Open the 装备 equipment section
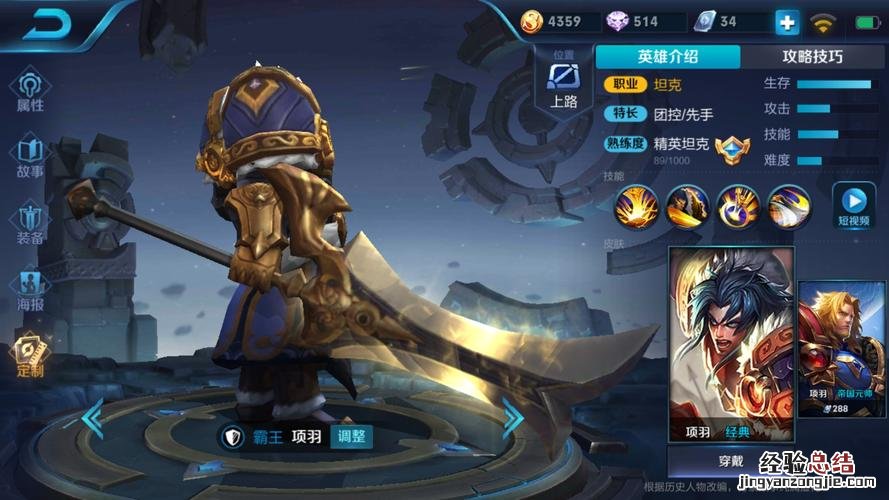This screenshot has height=500, width=889. [x=30, y=223]
